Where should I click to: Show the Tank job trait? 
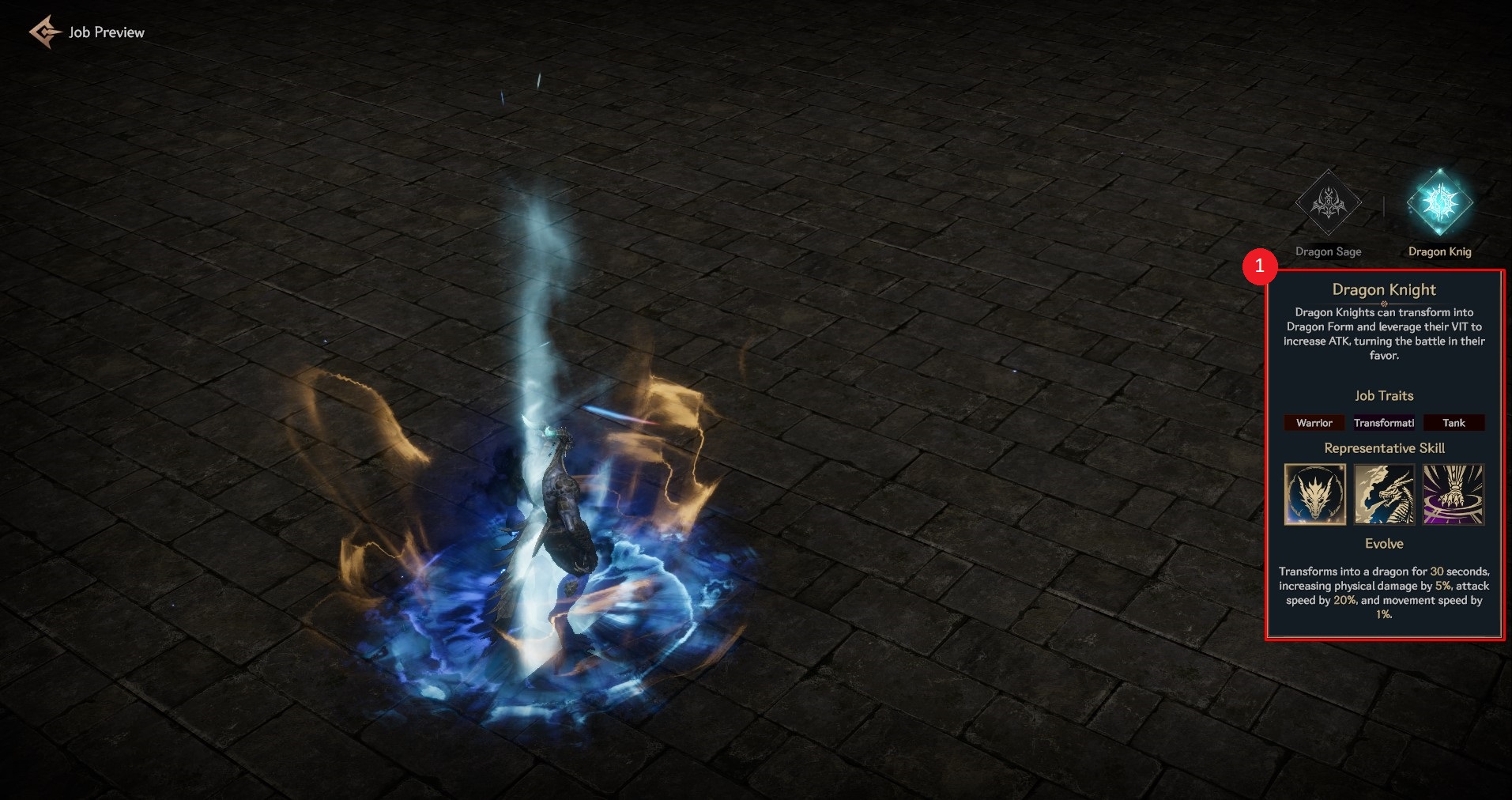click(1454, 423)
